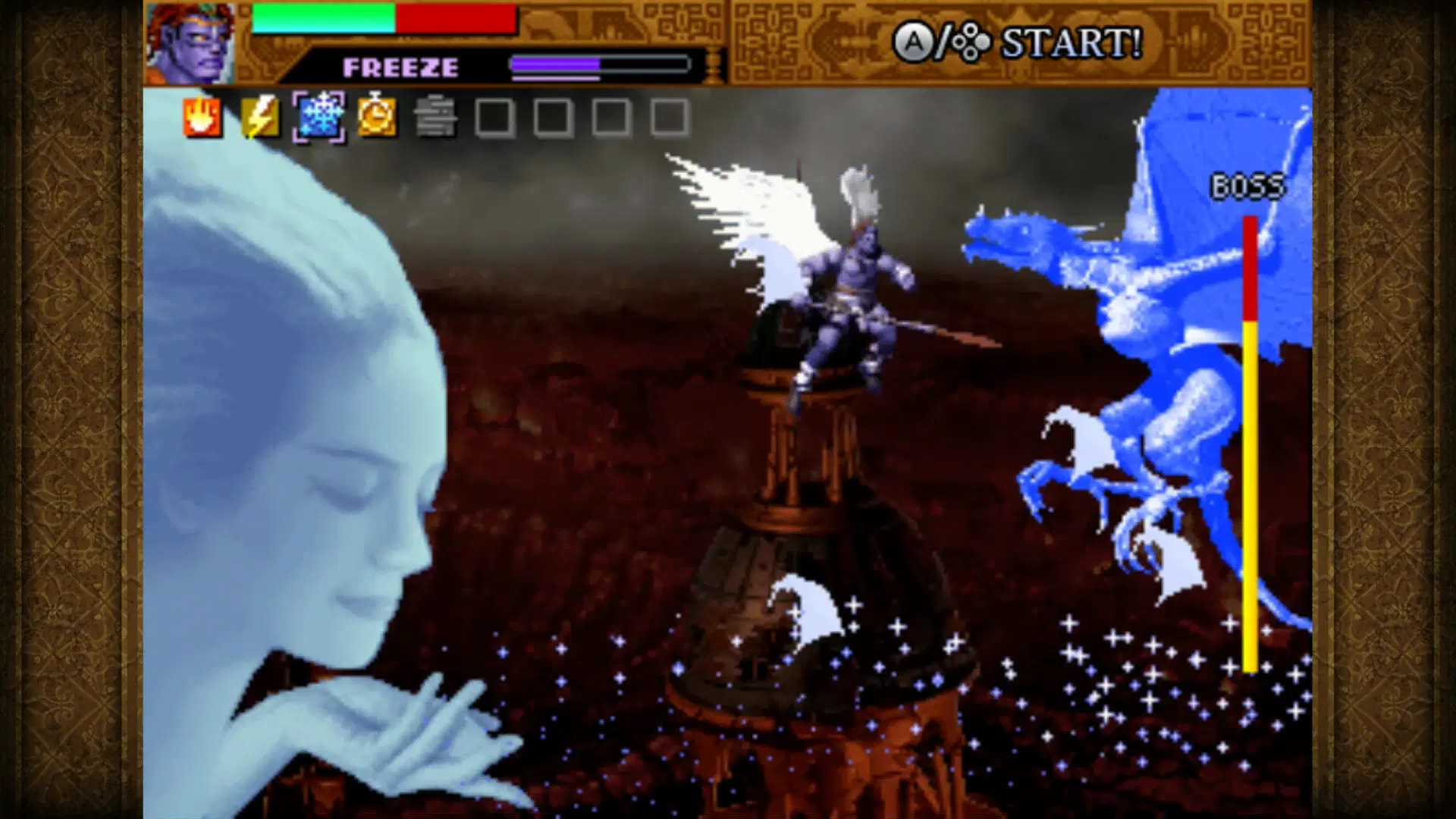Click the hero portrait
Viewport: 1456px width, 819px height.
point(190,43)
